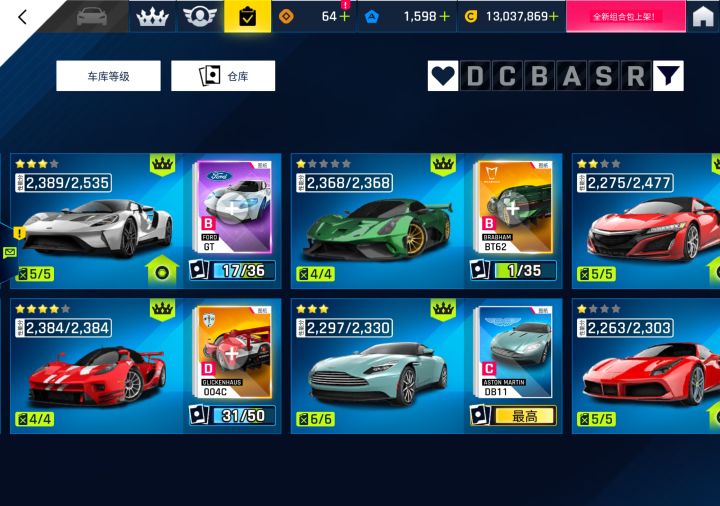Toggle the heart favorites filter
720x506 pixels.
(x=443, y=76)
